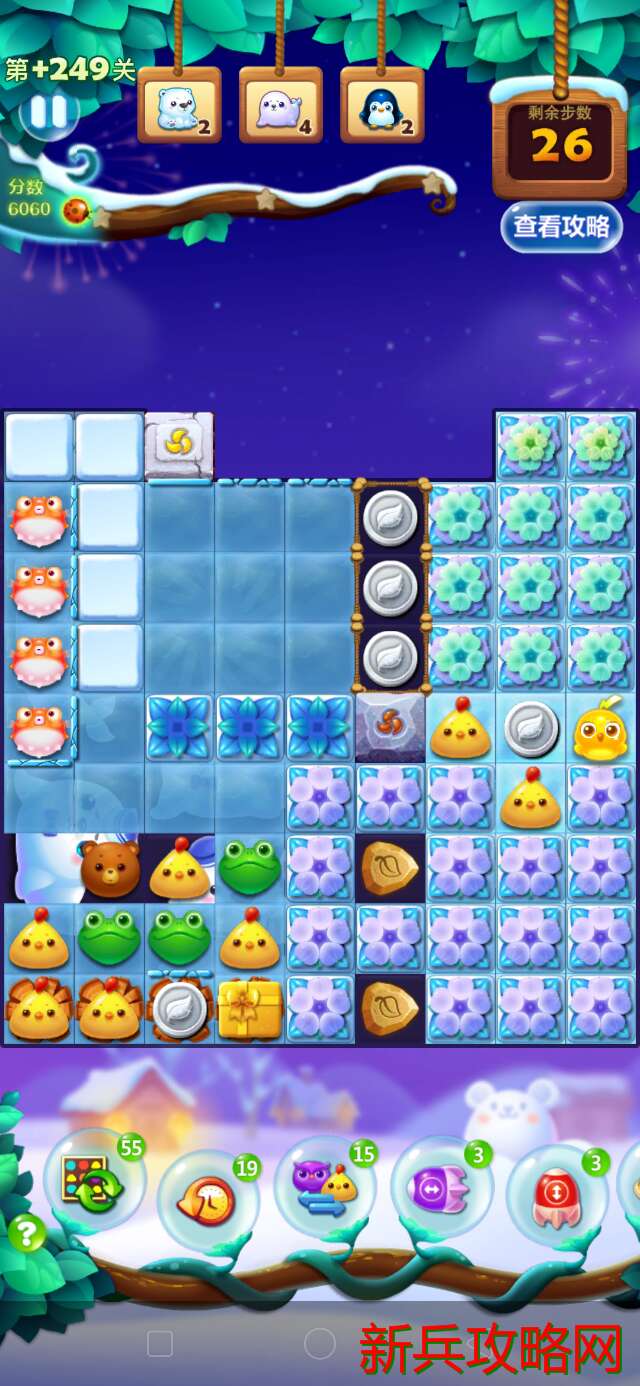Viewport: 640px width, 1386px height.
Task: Choose the red vertical rocket booster
Action: click(556, 1195)
